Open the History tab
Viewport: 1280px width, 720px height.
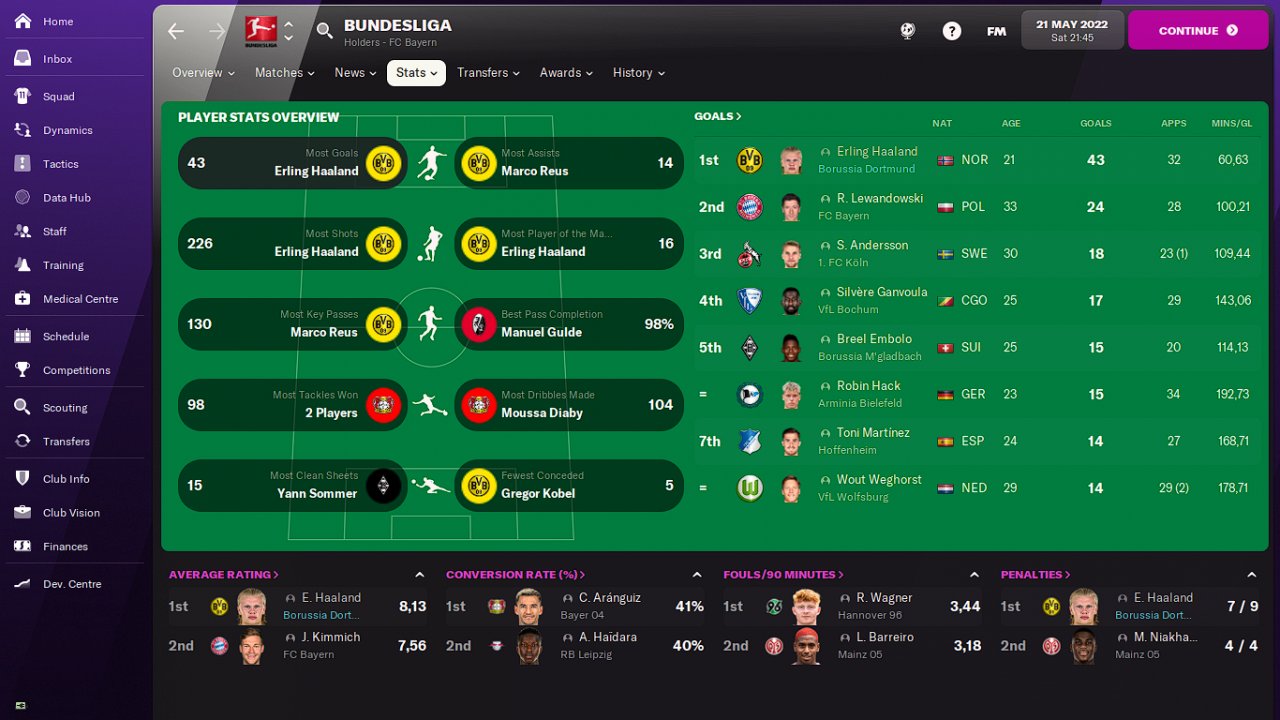tap(638, 73)
